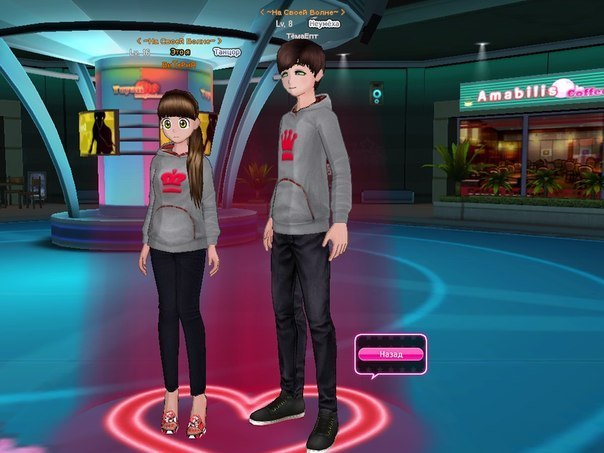Click the pink Назад button
Viewport: 604px width, 453px height.
tap(391, 354)
